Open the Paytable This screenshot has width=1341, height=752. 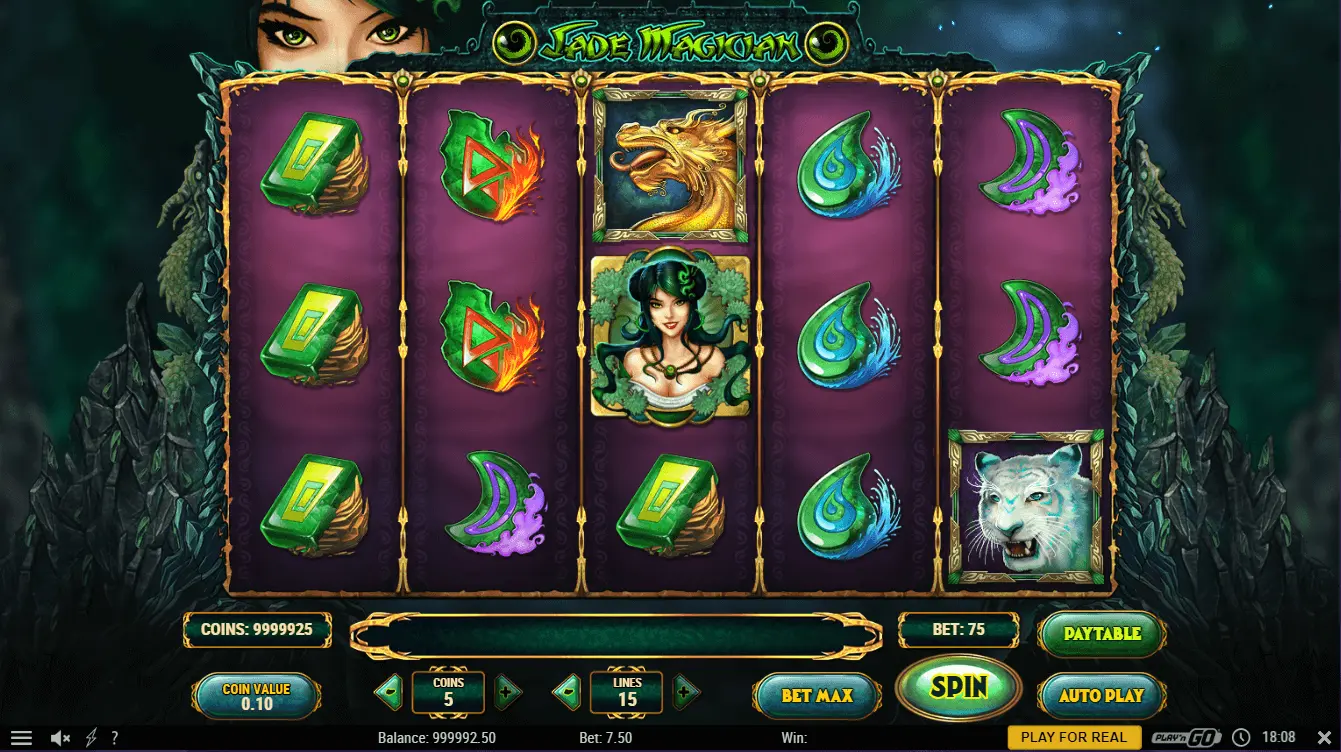click(x=1102, y=633)
